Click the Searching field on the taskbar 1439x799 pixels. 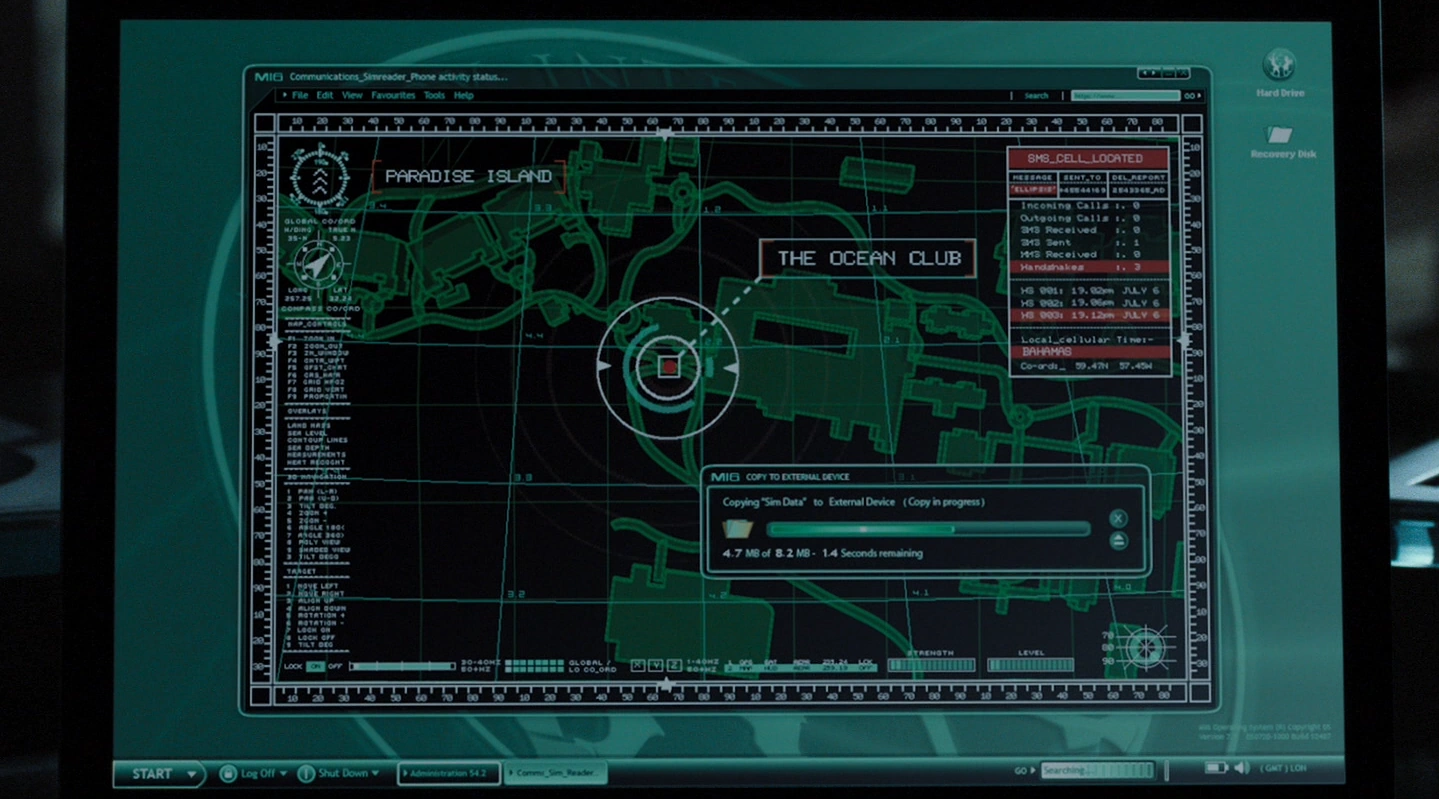[1100, 770]
